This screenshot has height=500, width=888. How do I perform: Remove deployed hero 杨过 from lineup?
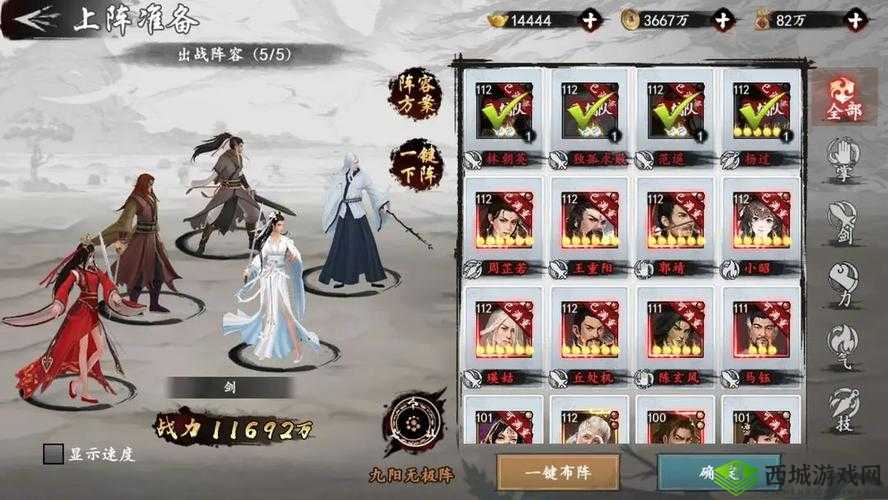click(761, 111)
